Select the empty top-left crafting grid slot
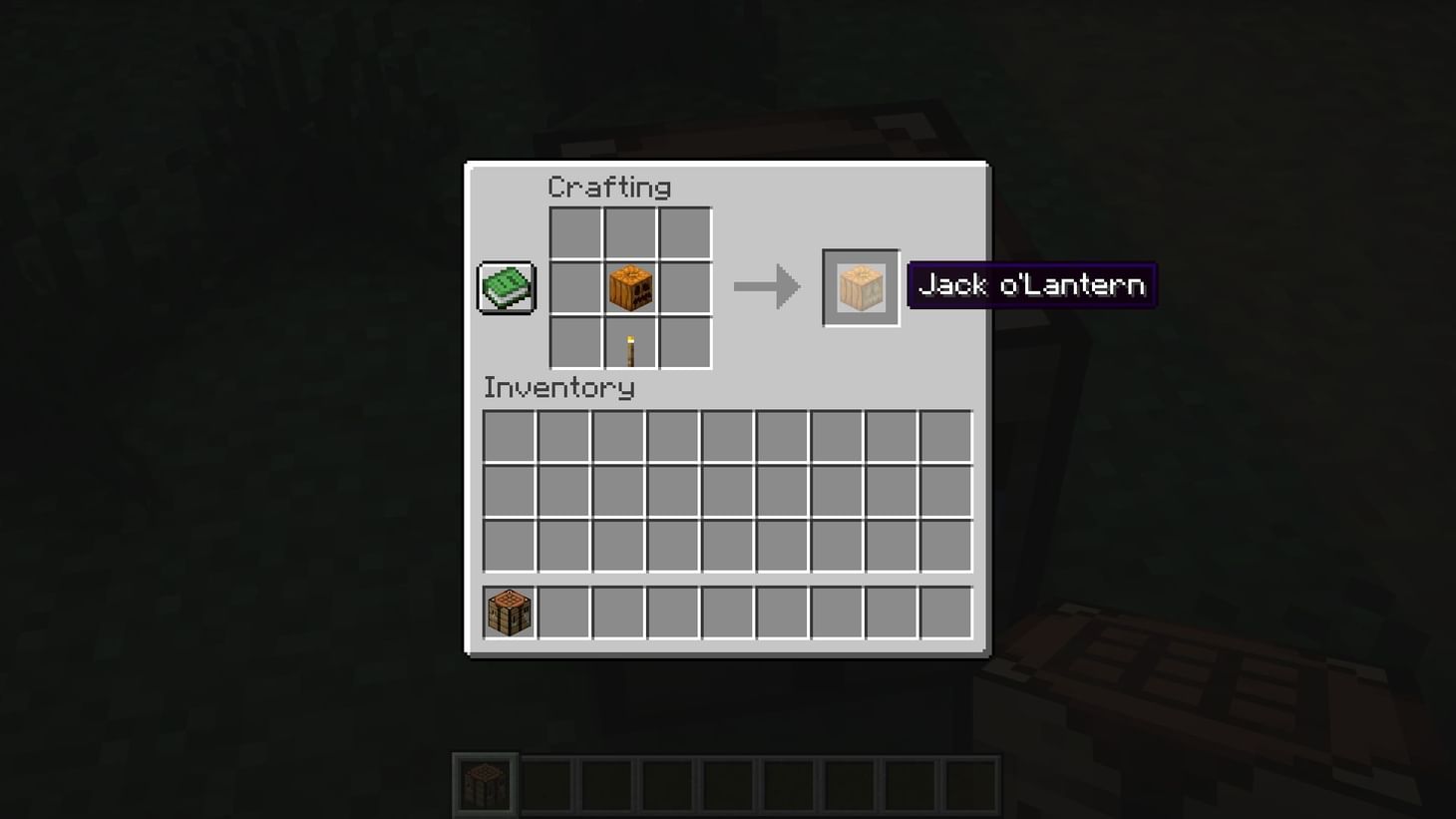 pyautogui.click(x=574, y=230)
